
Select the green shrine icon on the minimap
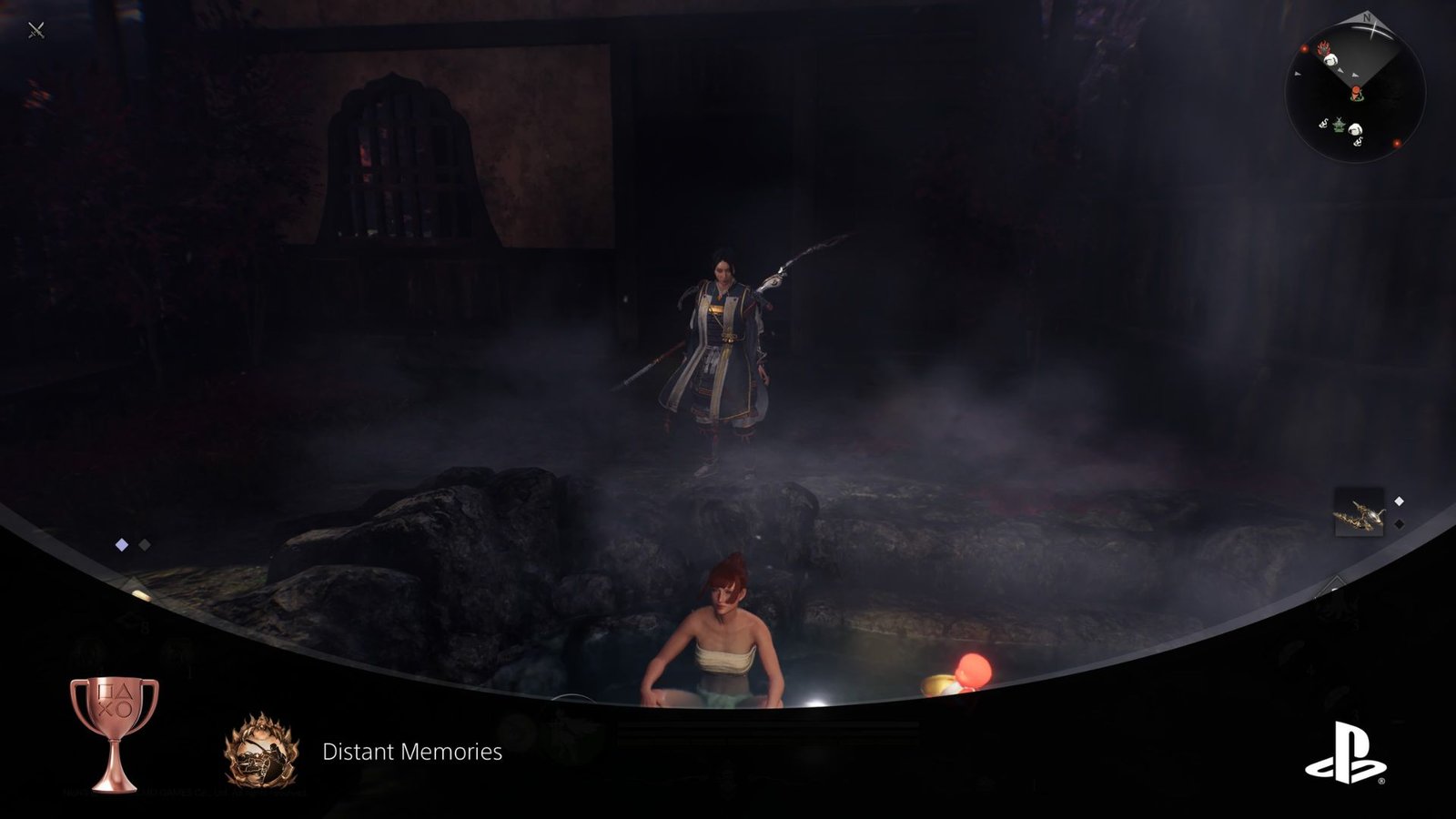pos(1338,126)
